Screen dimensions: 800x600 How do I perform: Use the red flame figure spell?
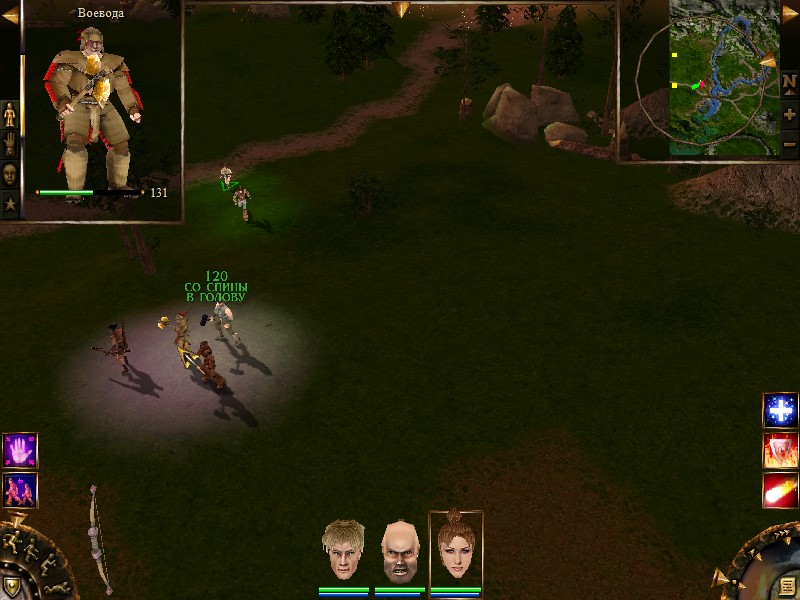click(780, 451)
